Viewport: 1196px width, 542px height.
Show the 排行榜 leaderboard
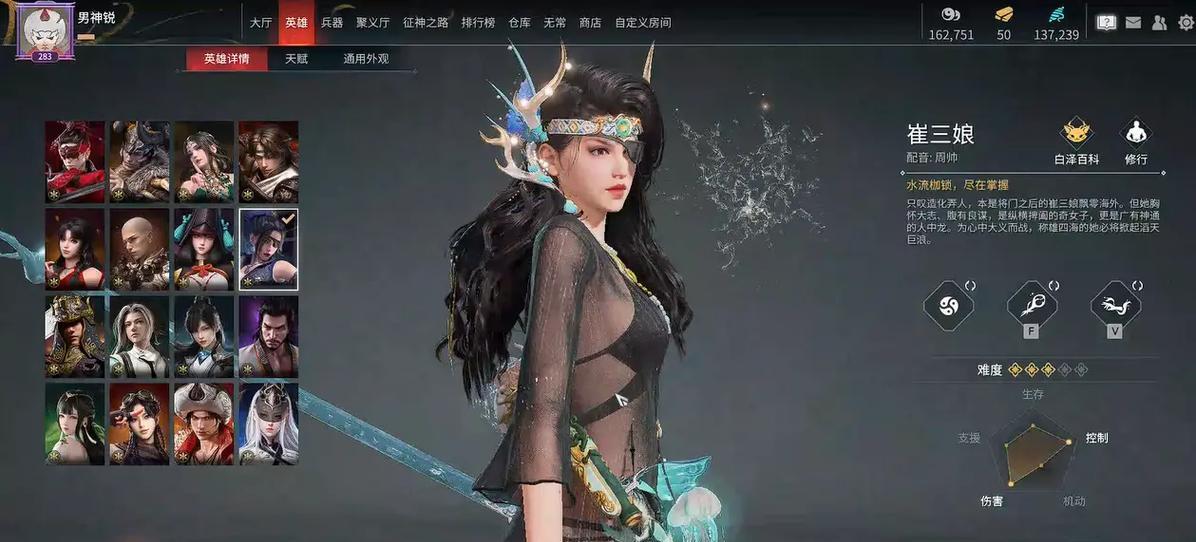478,22
